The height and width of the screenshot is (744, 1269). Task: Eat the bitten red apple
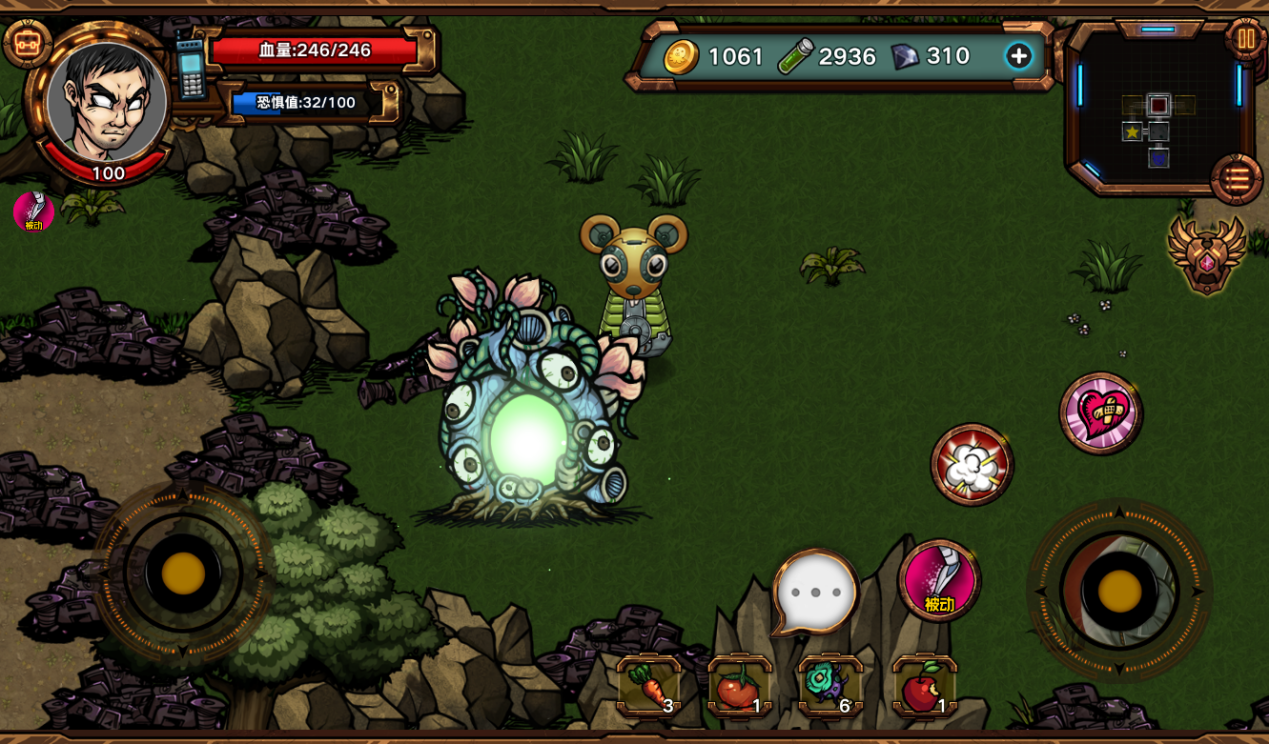tap(924, 687)
